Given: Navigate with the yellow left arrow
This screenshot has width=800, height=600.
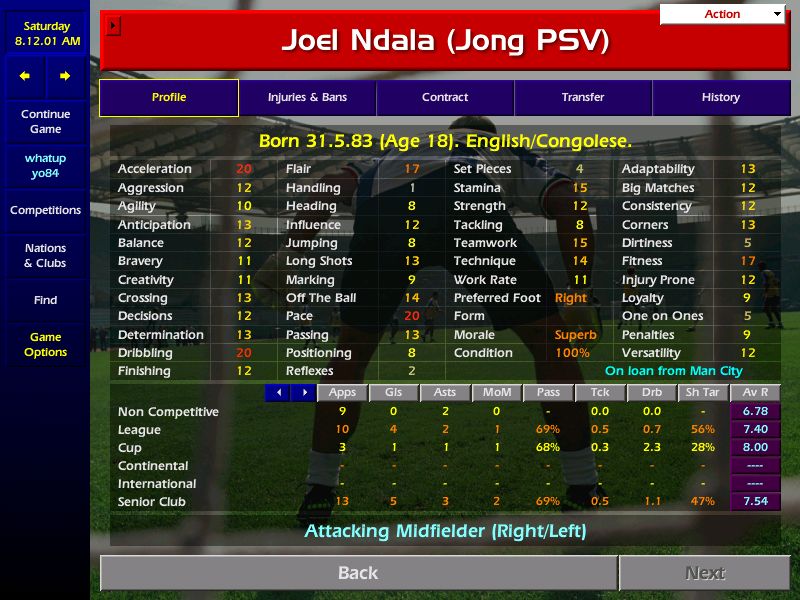Looking at the screenshot, I should click(25, 76).
